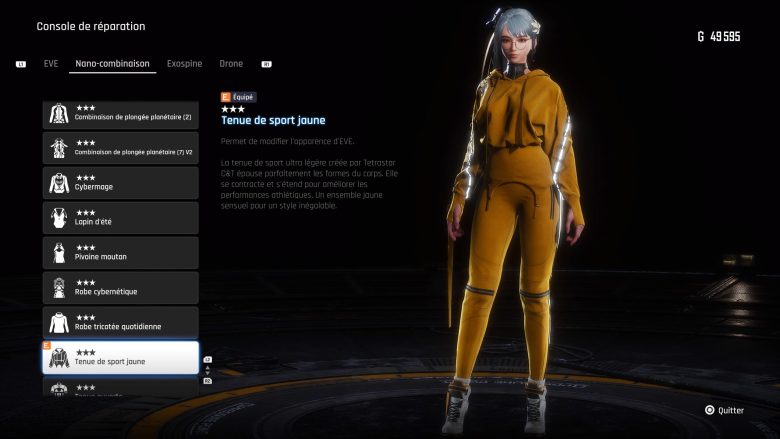This screenshot has height=439, width=780.
Task: Select the Cybermage outfit
Action: click(120, 183)
